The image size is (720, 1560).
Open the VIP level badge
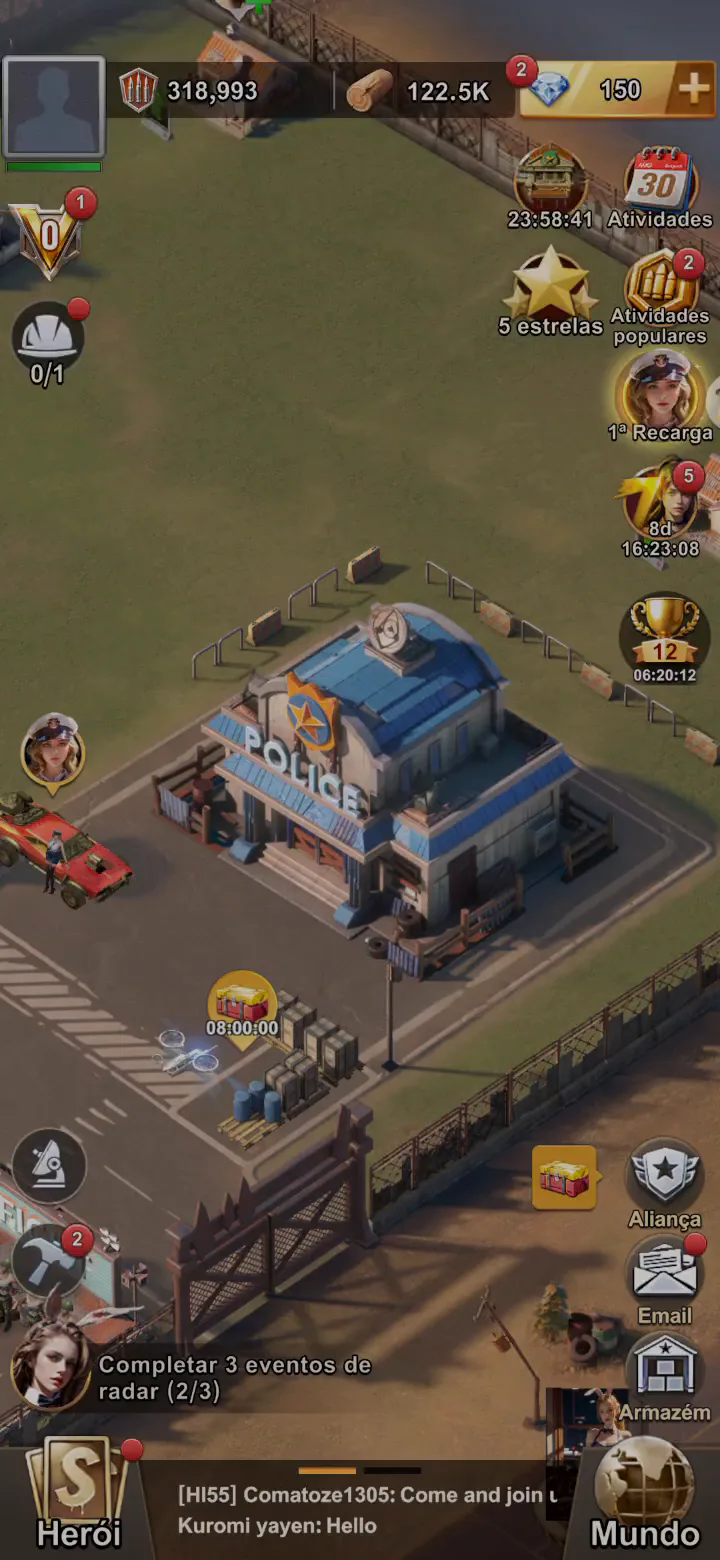(48, 237)
